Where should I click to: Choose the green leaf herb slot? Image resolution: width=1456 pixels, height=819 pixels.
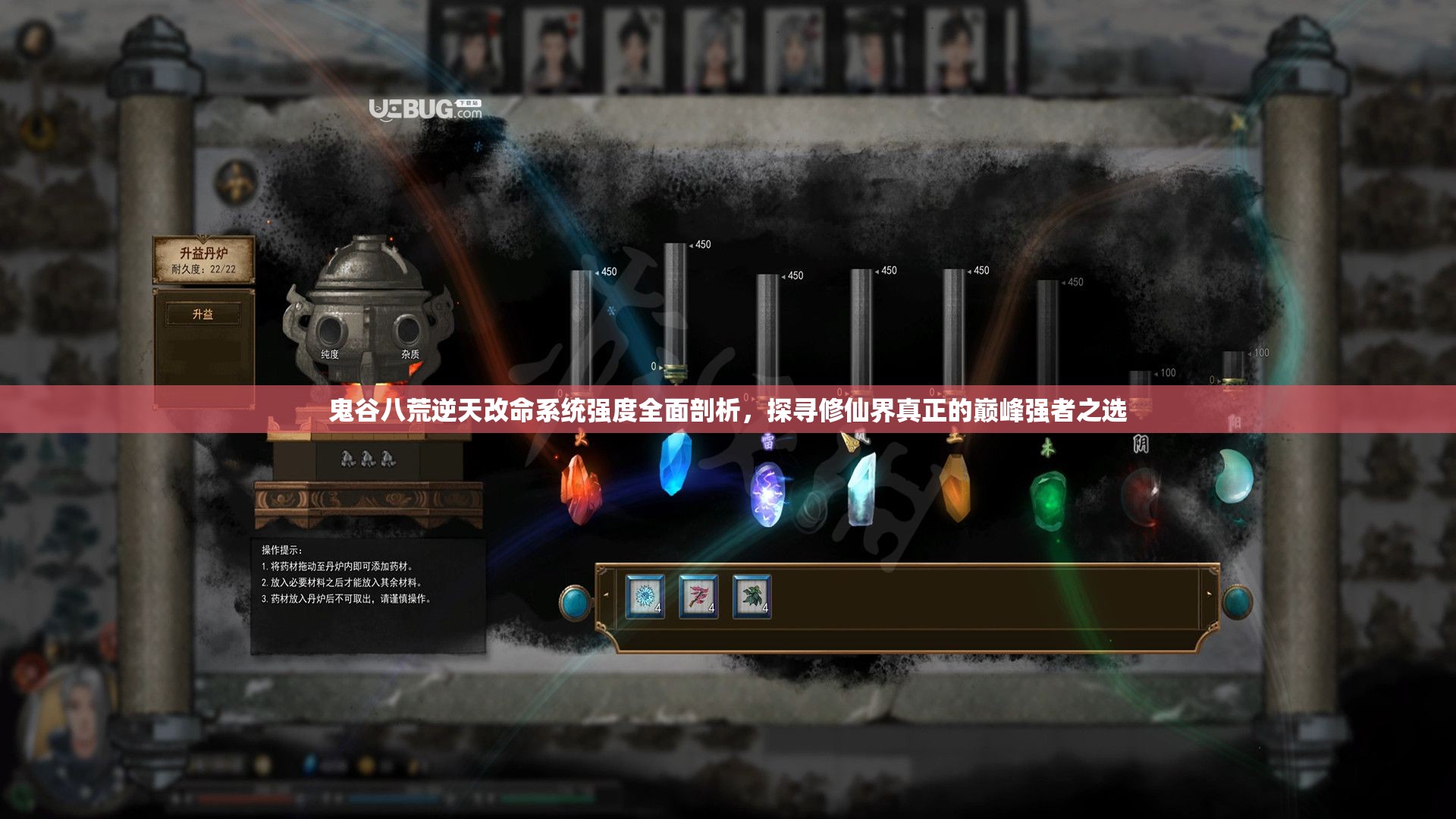coord(752,597)
